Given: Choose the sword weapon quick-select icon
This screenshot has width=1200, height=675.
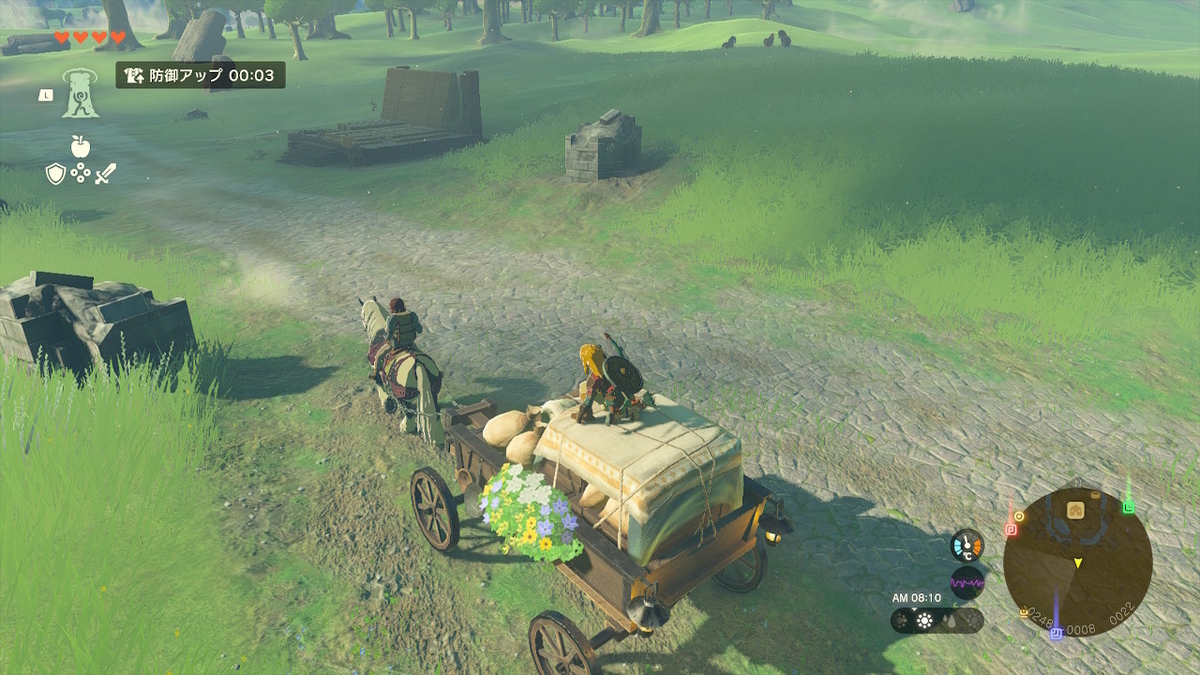Looking at the screenshot, I should 106,173.
